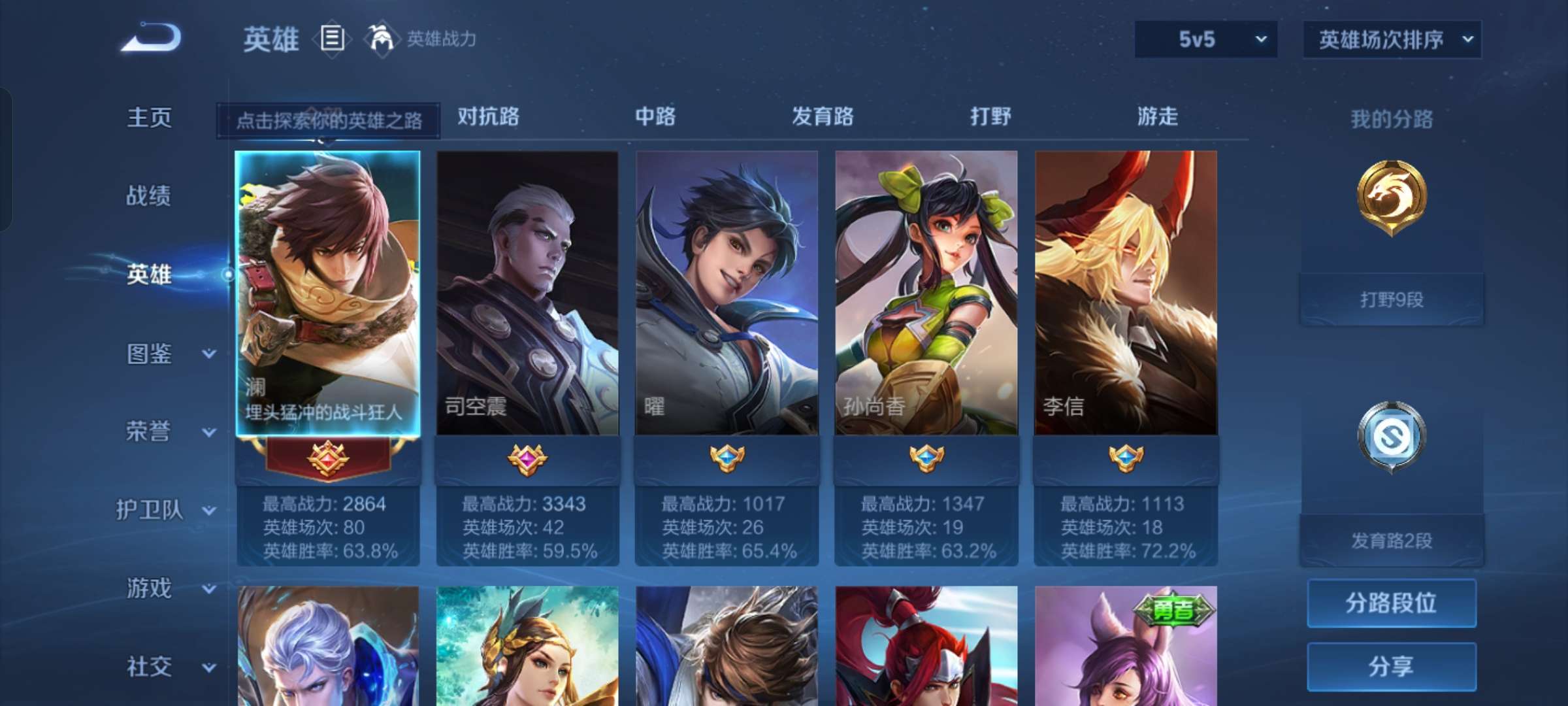
Task: Switch to the 中路 tab
Action: pos(655,118)
